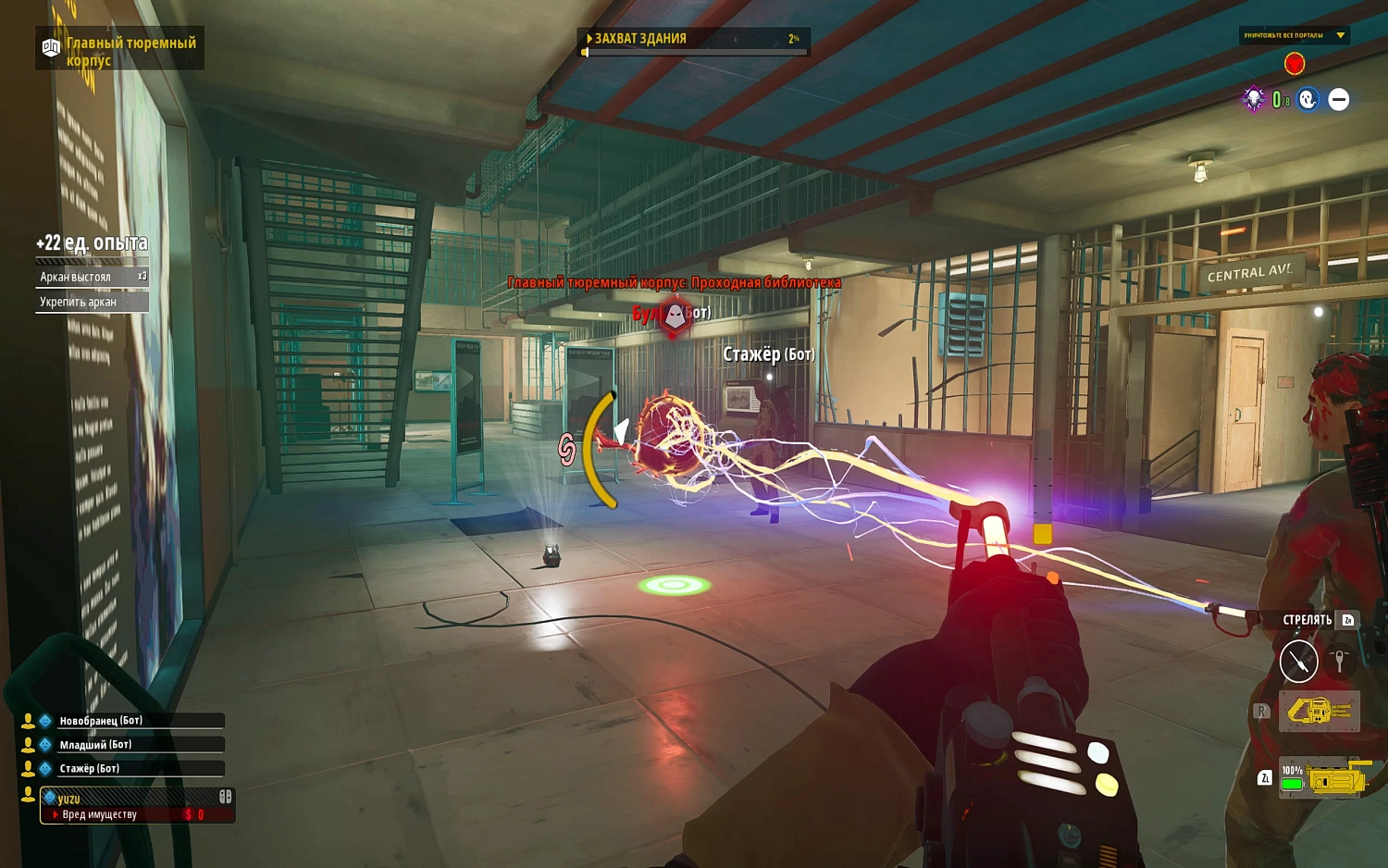
Task: Select the particle thrower wand icon
Action: coord(1298,661)
